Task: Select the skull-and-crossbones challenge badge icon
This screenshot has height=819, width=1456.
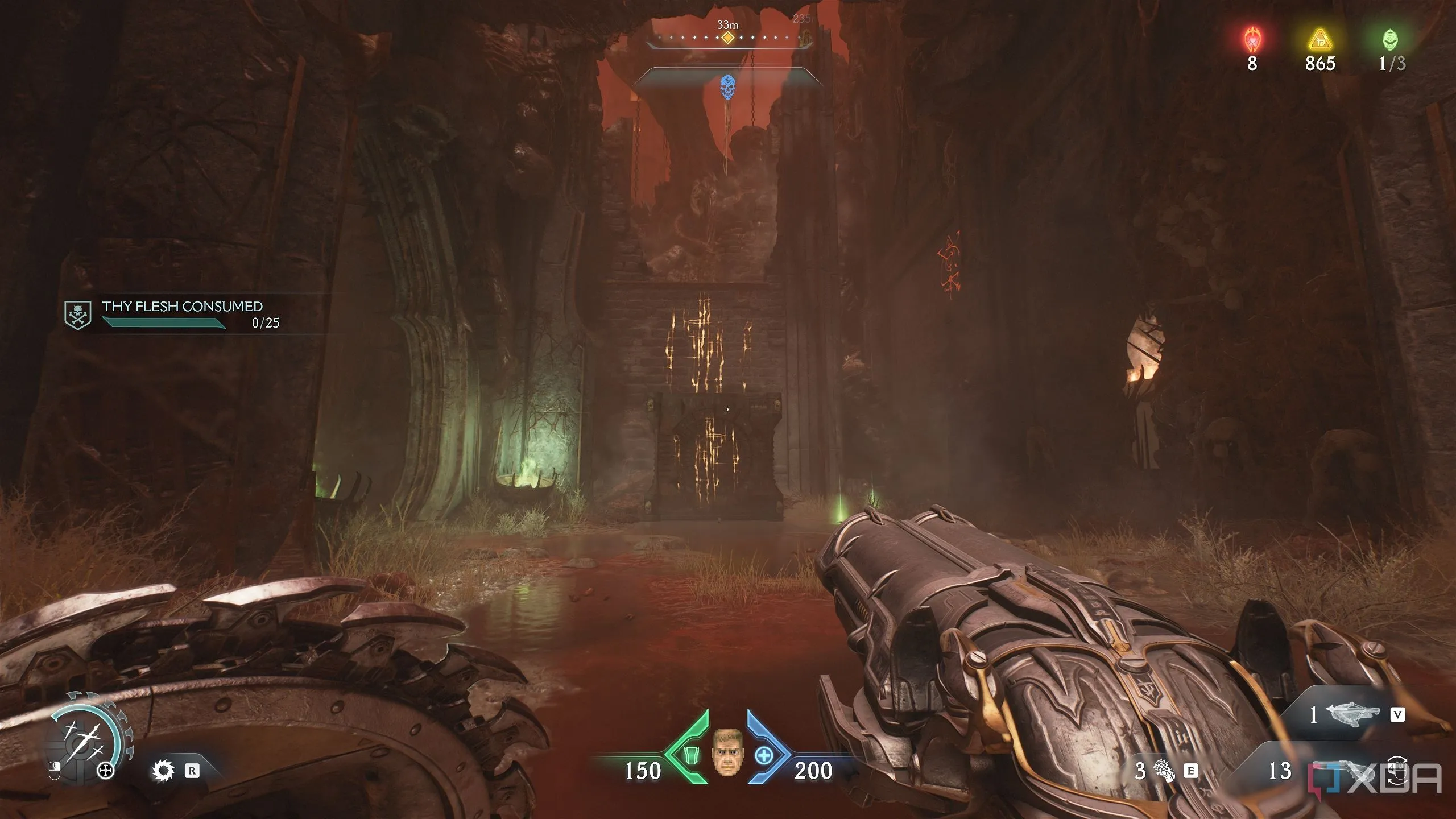Action: click(77, 315)
